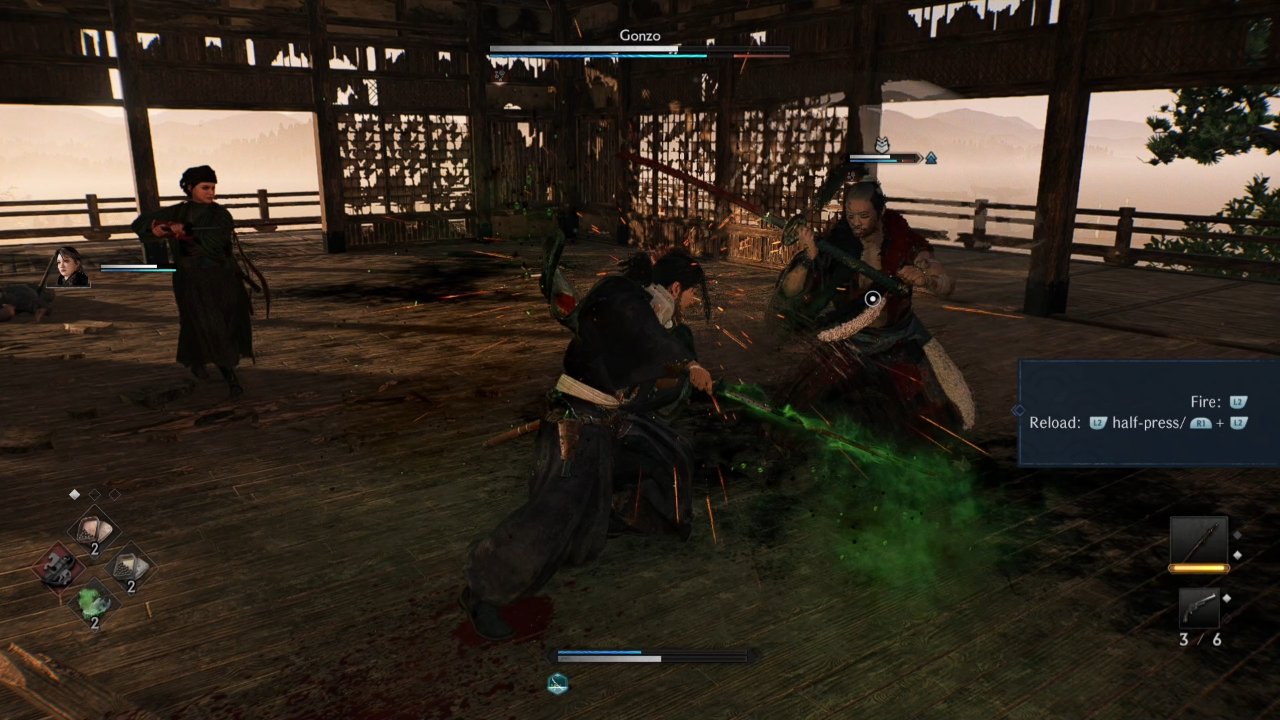
Task: Expand the diamond tab on the tutorial panel
Action: point(1018,410)
